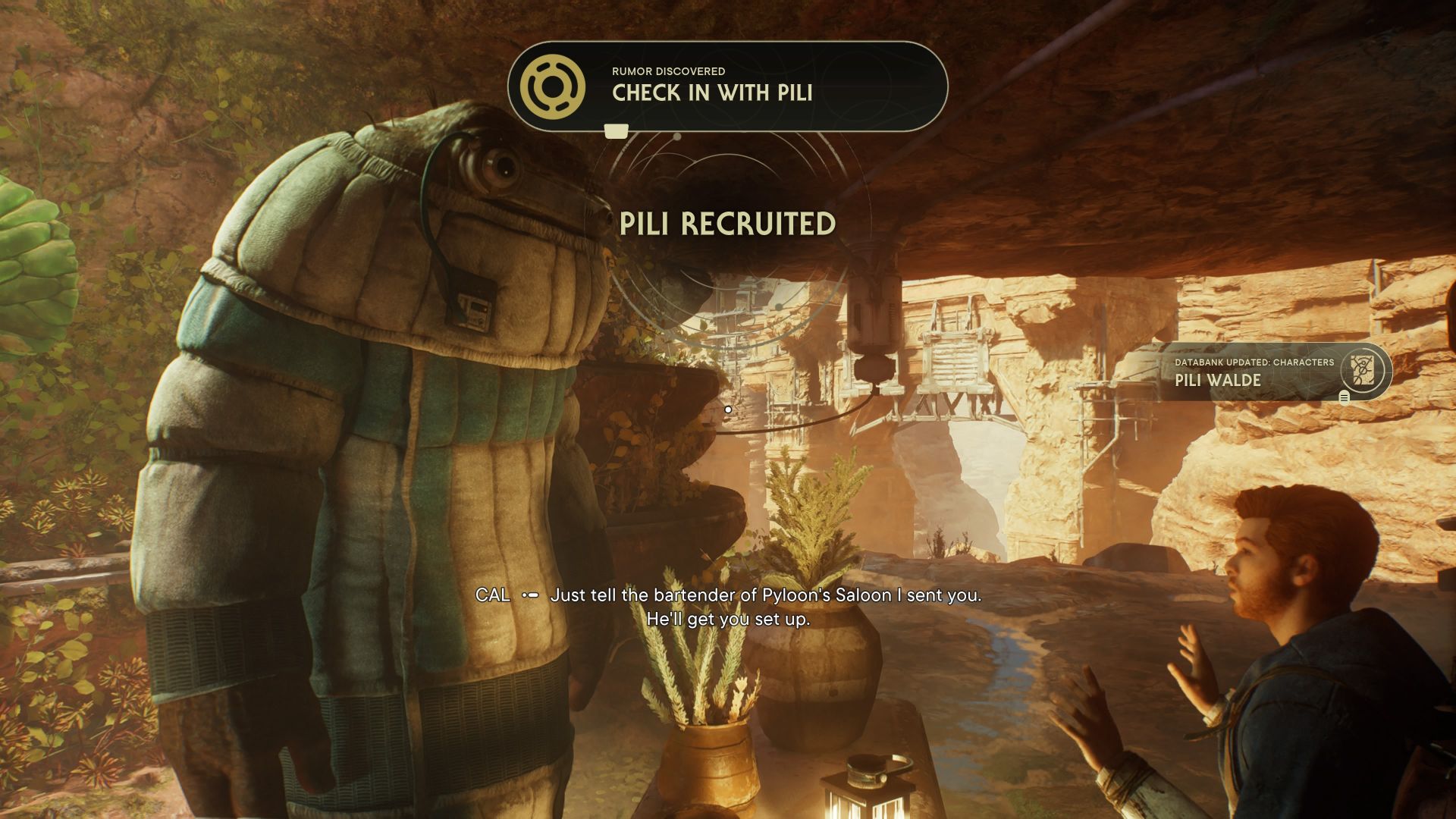Click the PILI WALDE name link
This screenshot has height=819, width=1456.
click(x=1218, y=381)
